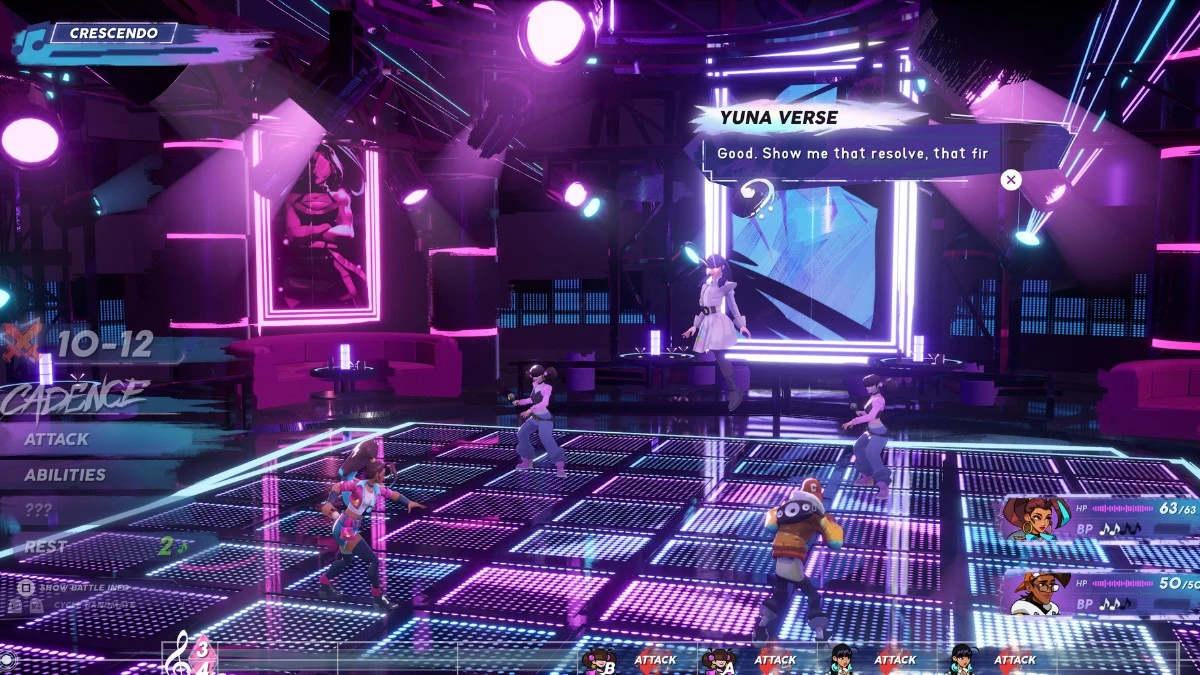Close Yuna Verse's dialogue box

pos(1011,180)
